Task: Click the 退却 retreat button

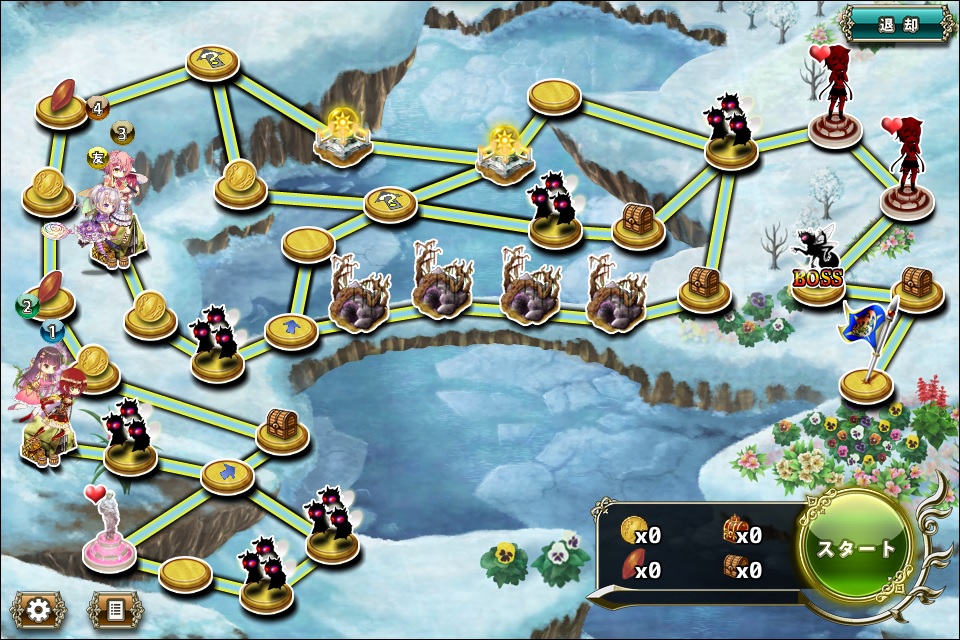Action: point(896,23)
